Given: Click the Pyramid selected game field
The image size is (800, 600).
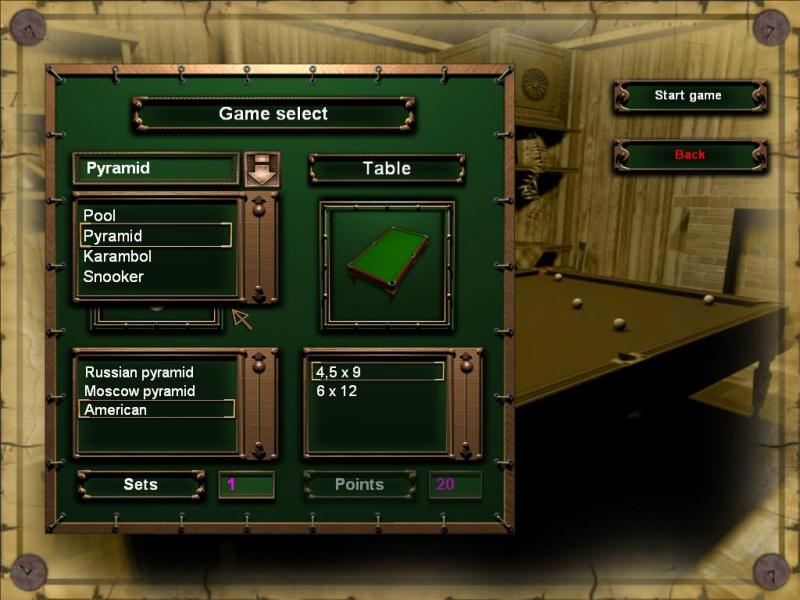Looking at the screenshot, I should (156, 169).
